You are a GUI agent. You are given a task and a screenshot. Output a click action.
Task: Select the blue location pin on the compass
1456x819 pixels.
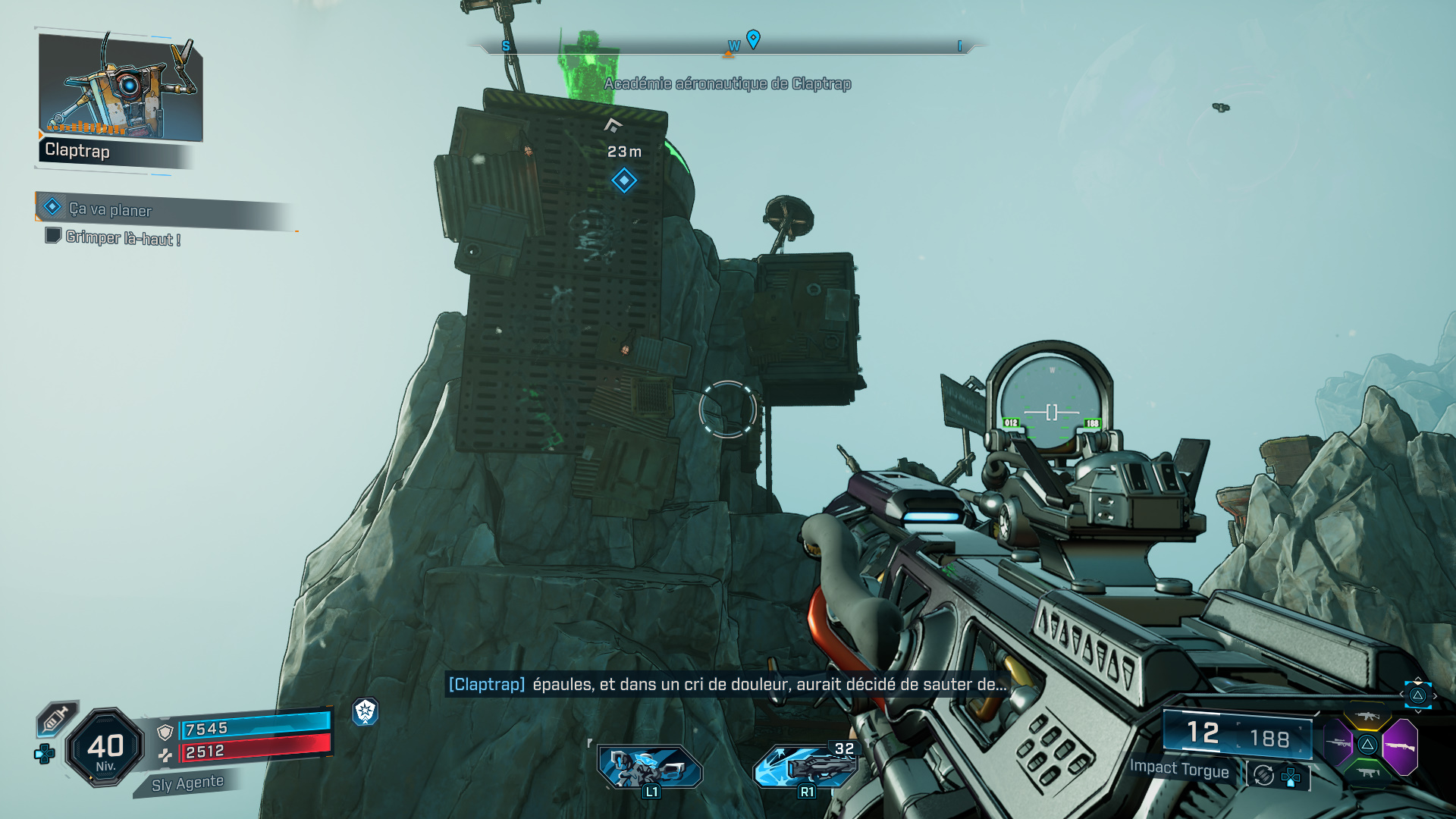pos(753,39)
